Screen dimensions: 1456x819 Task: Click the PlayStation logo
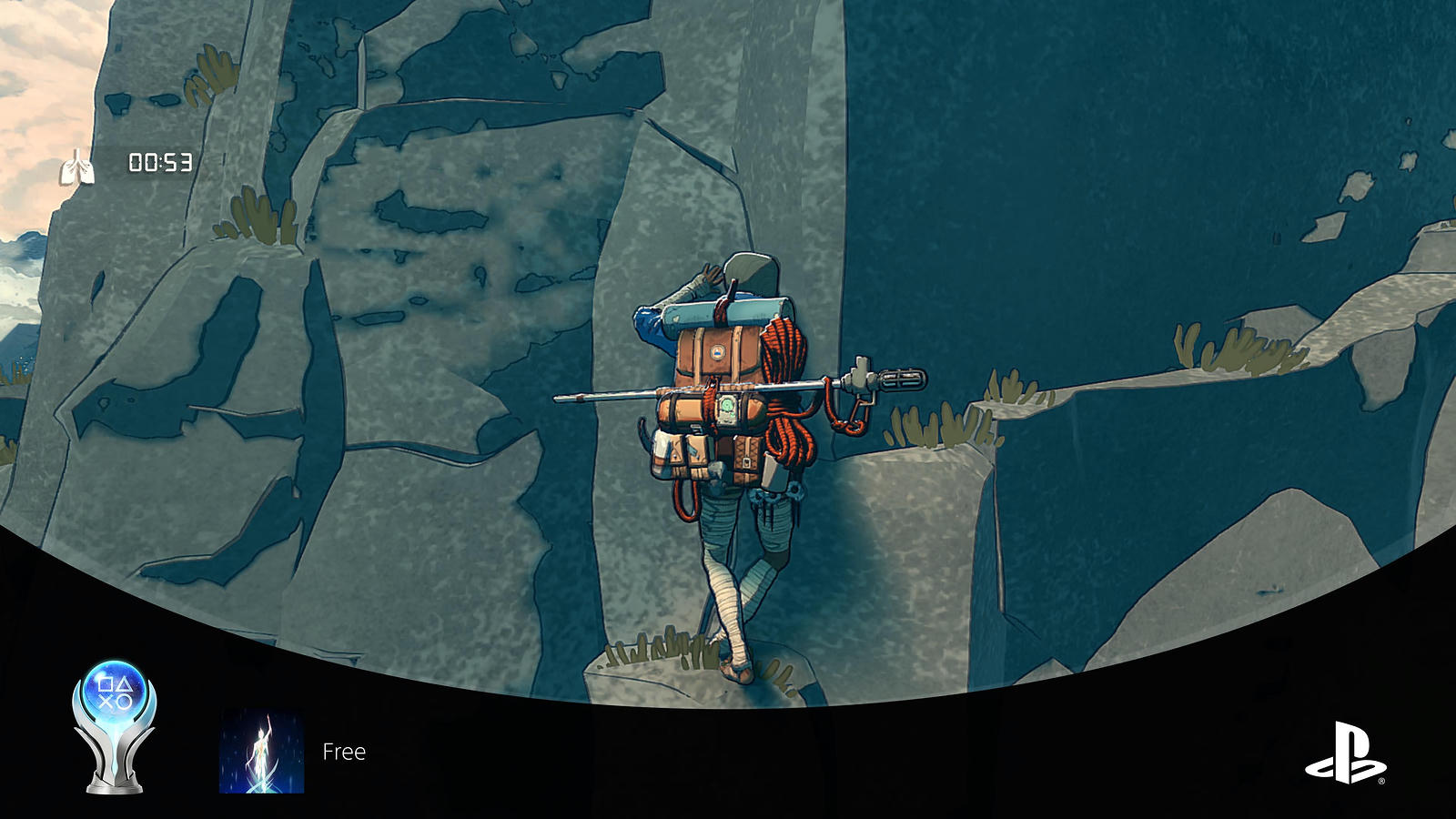click(1346, 753)
